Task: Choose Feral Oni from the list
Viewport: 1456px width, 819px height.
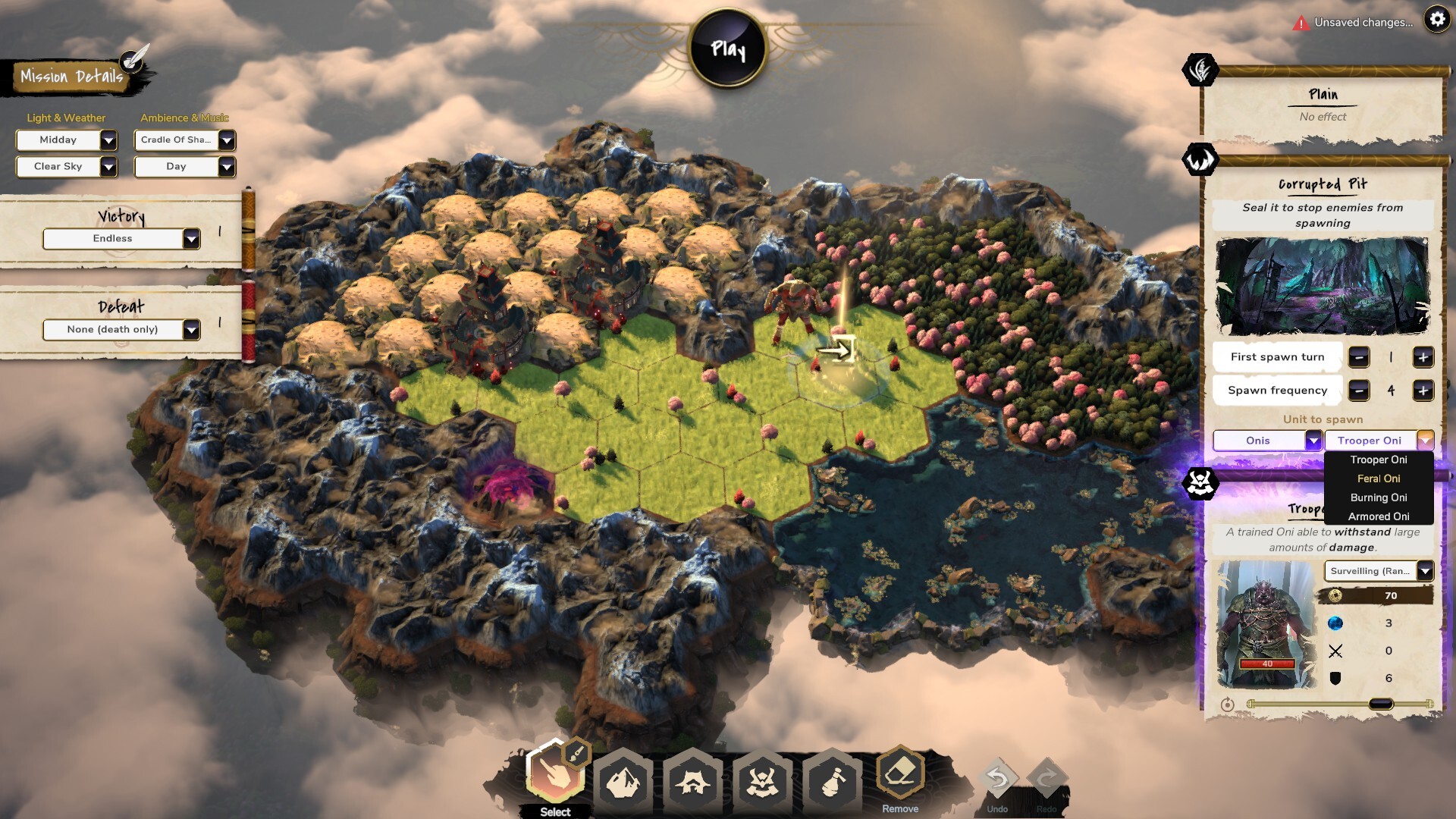Action: point(1379,479)
